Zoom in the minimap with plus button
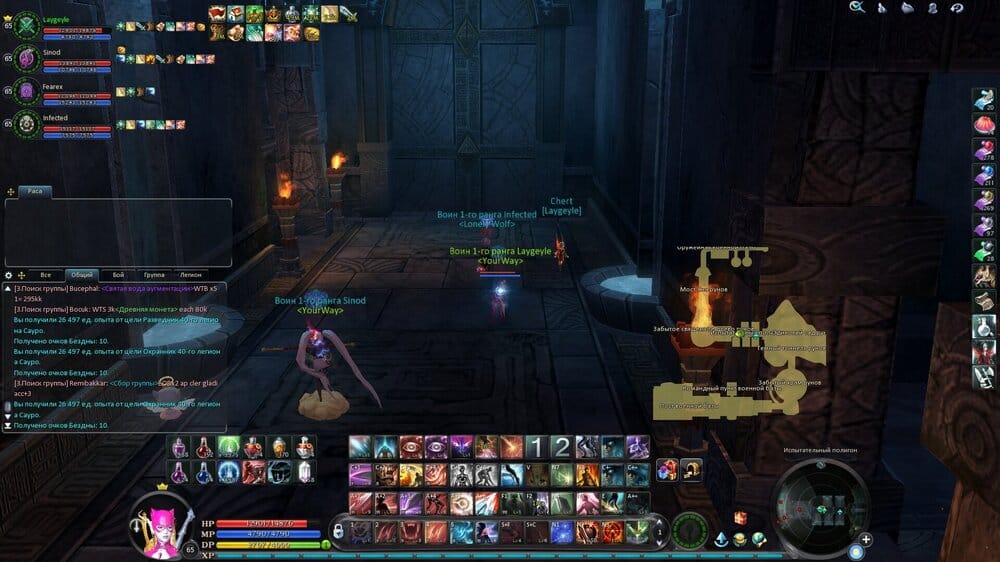The image size is (1000, 562). click(x=866, y=539)
